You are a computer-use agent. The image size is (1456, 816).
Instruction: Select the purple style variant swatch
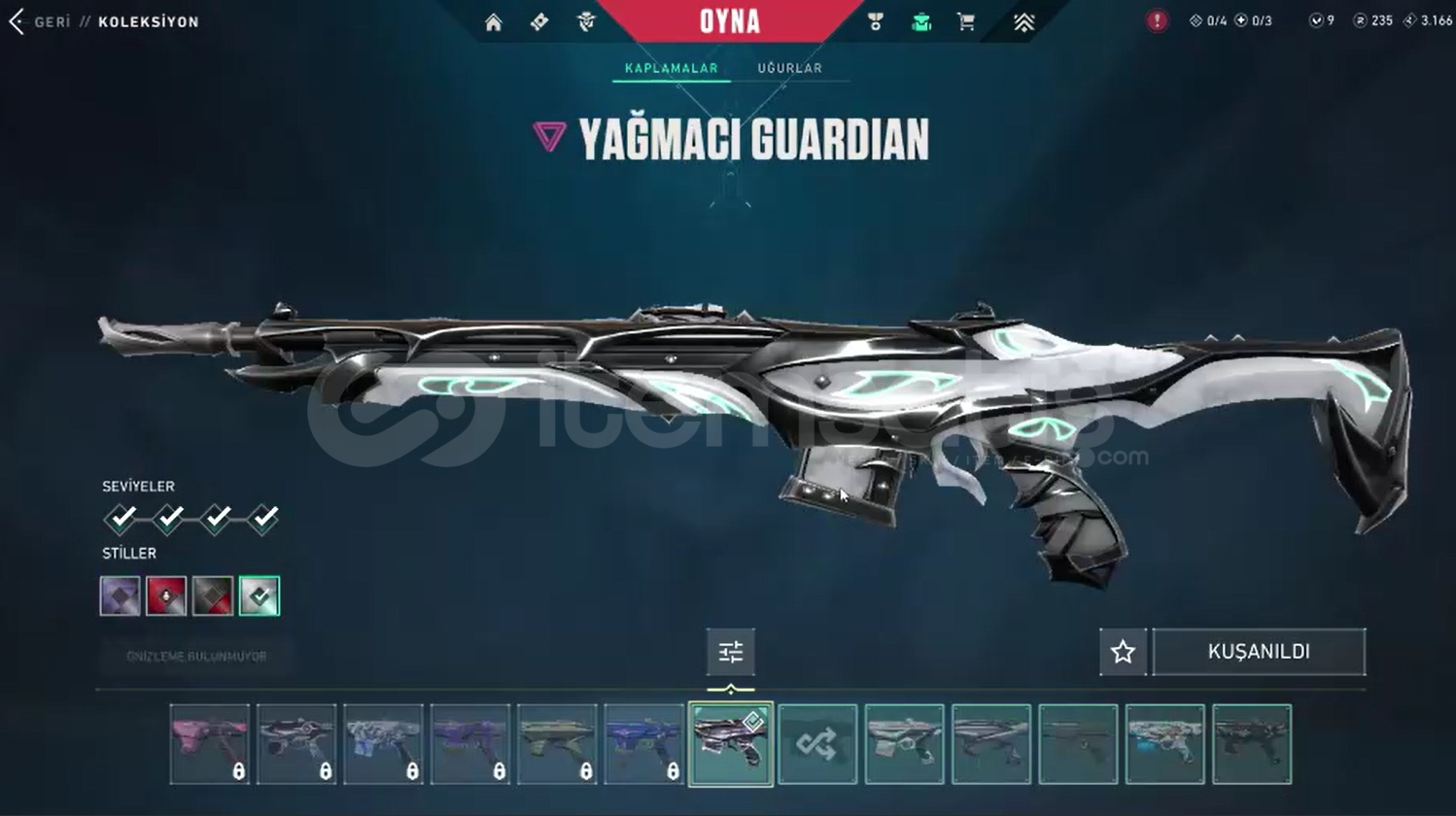pos(120,595)
